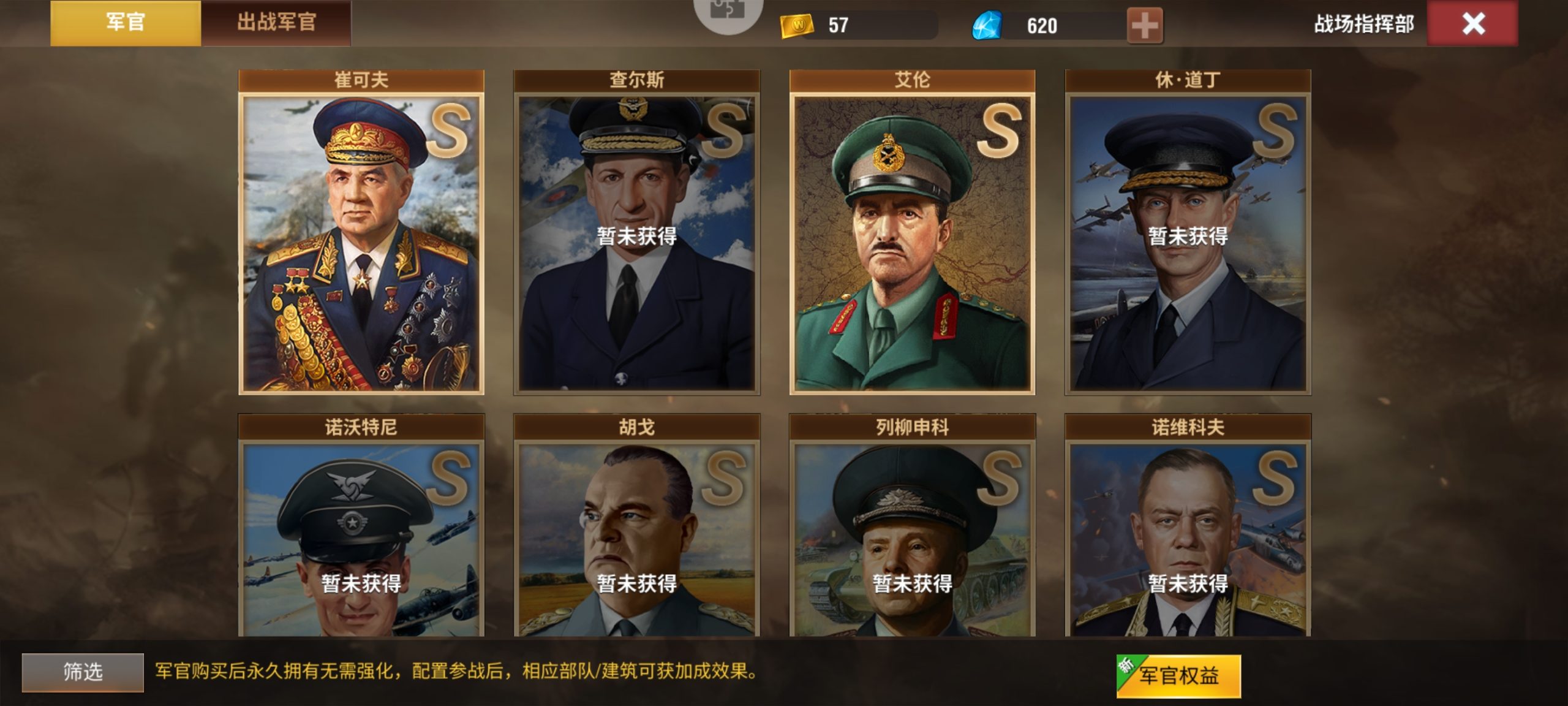The width and height of the screenshot is (1568, 706).
Task: Click the puzzle piece icon at top
Action: click(x=728, y=12)
